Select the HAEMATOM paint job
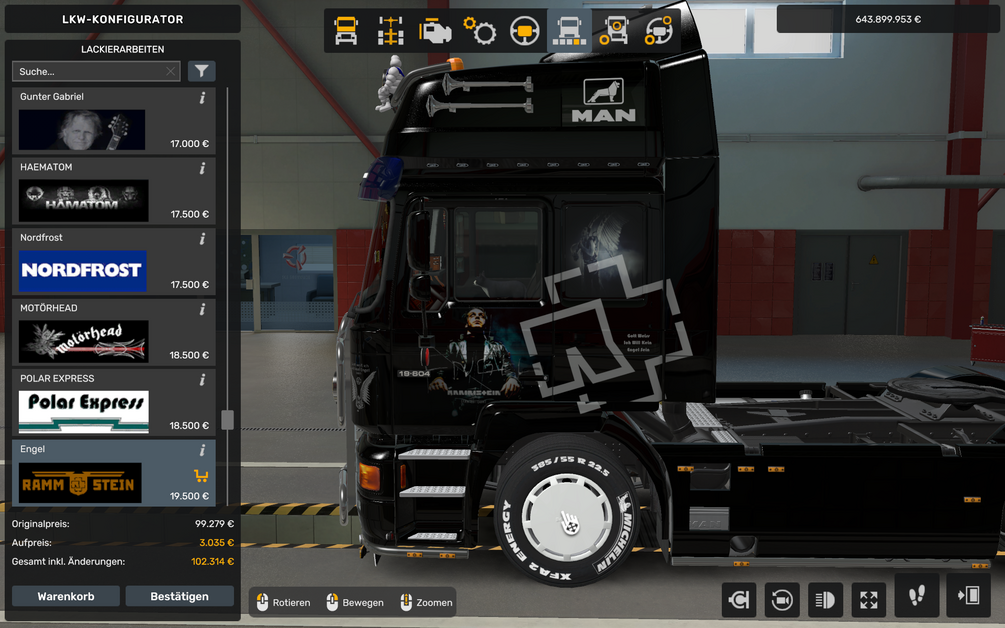This screenshot has width=1005, height=628. pyautogui.click(x=84, y=201)
